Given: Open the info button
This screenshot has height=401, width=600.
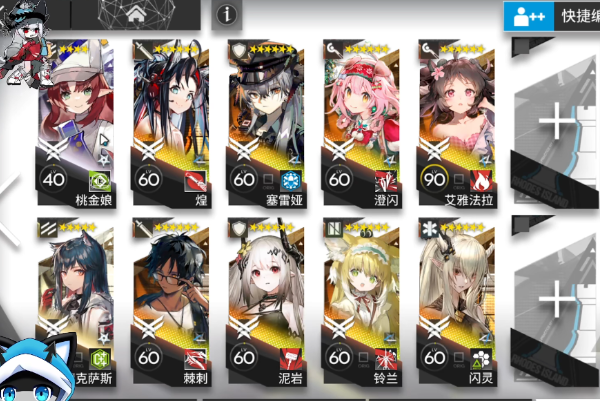Looking at the screenshot, I should (227, 14).
